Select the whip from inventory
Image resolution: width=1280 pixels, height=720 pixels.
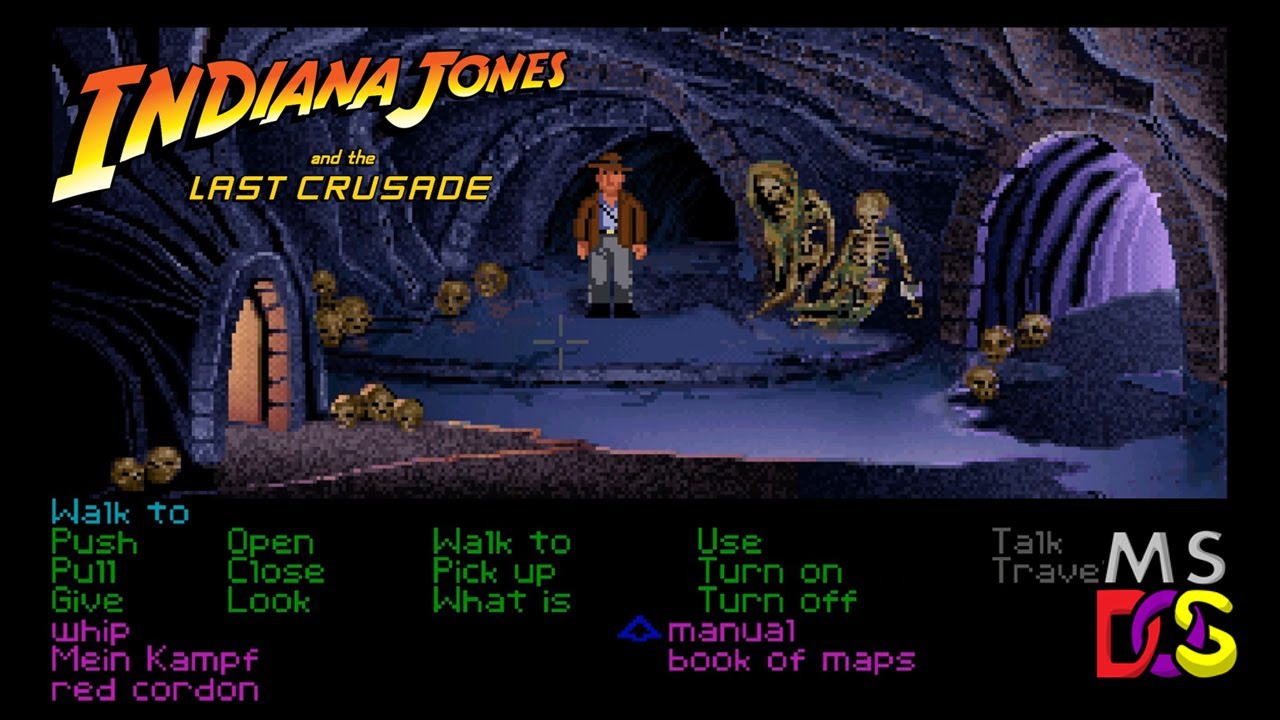89,630
